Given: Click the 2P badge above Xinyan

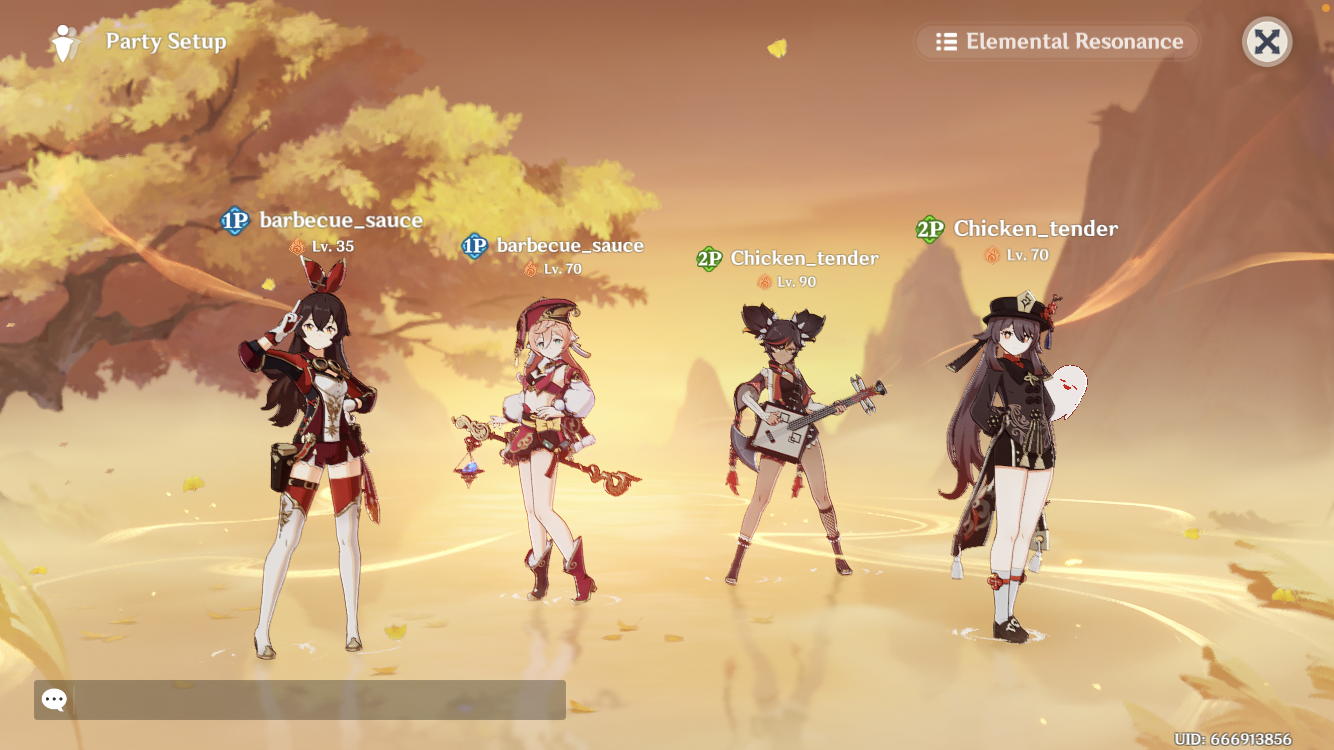Looking at the screenshot, I should 709,257.
